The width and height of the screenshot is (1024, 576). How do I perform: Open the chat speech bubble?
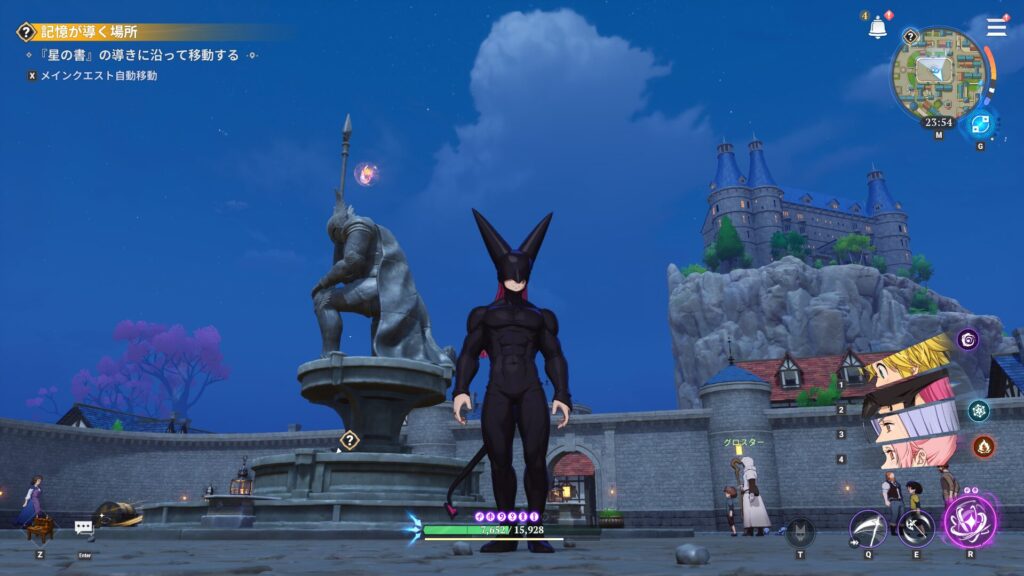[x=84, y=527]
